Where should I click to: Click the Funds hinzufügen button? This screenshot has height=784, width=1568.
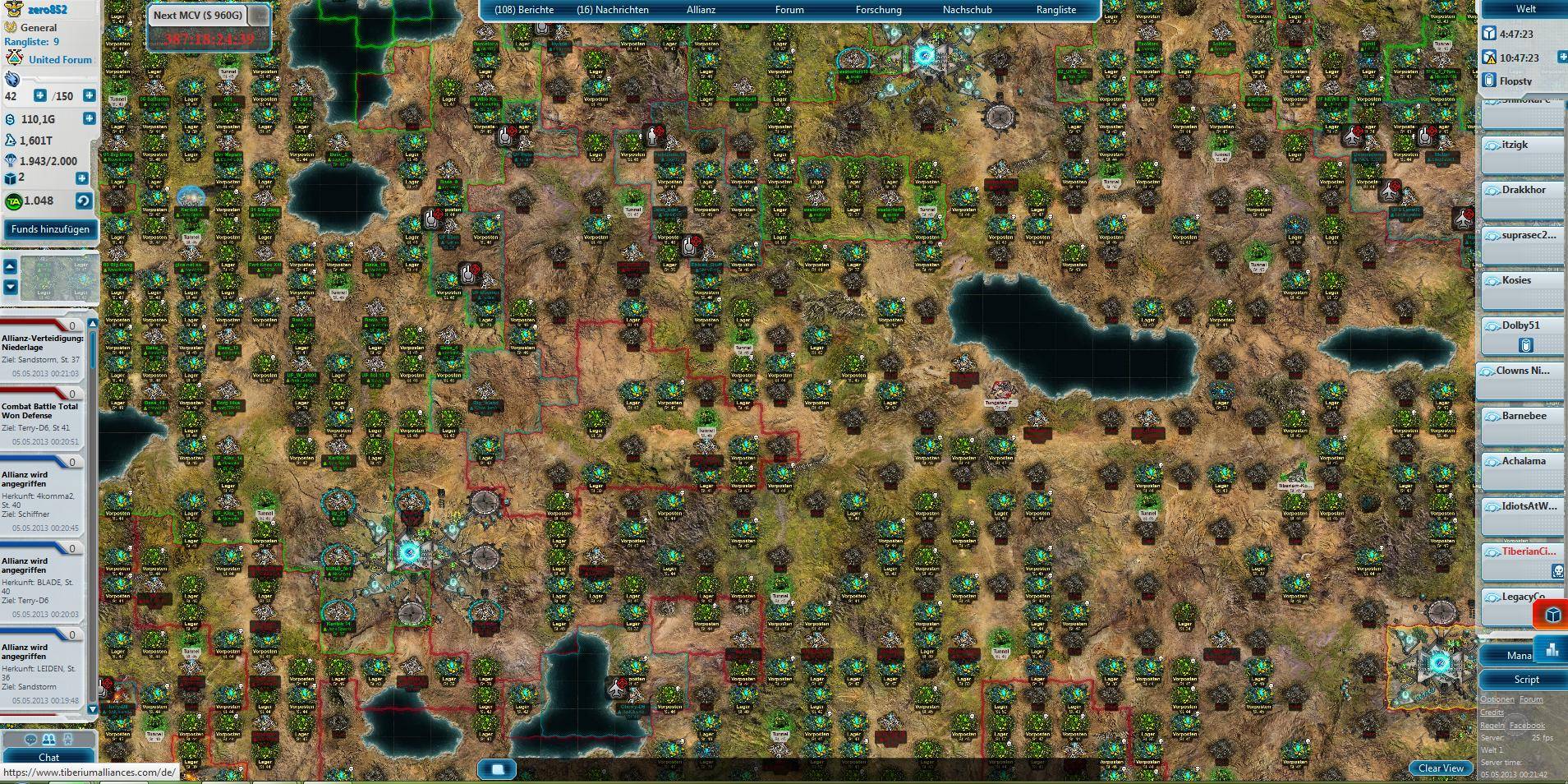pos(50,229)
